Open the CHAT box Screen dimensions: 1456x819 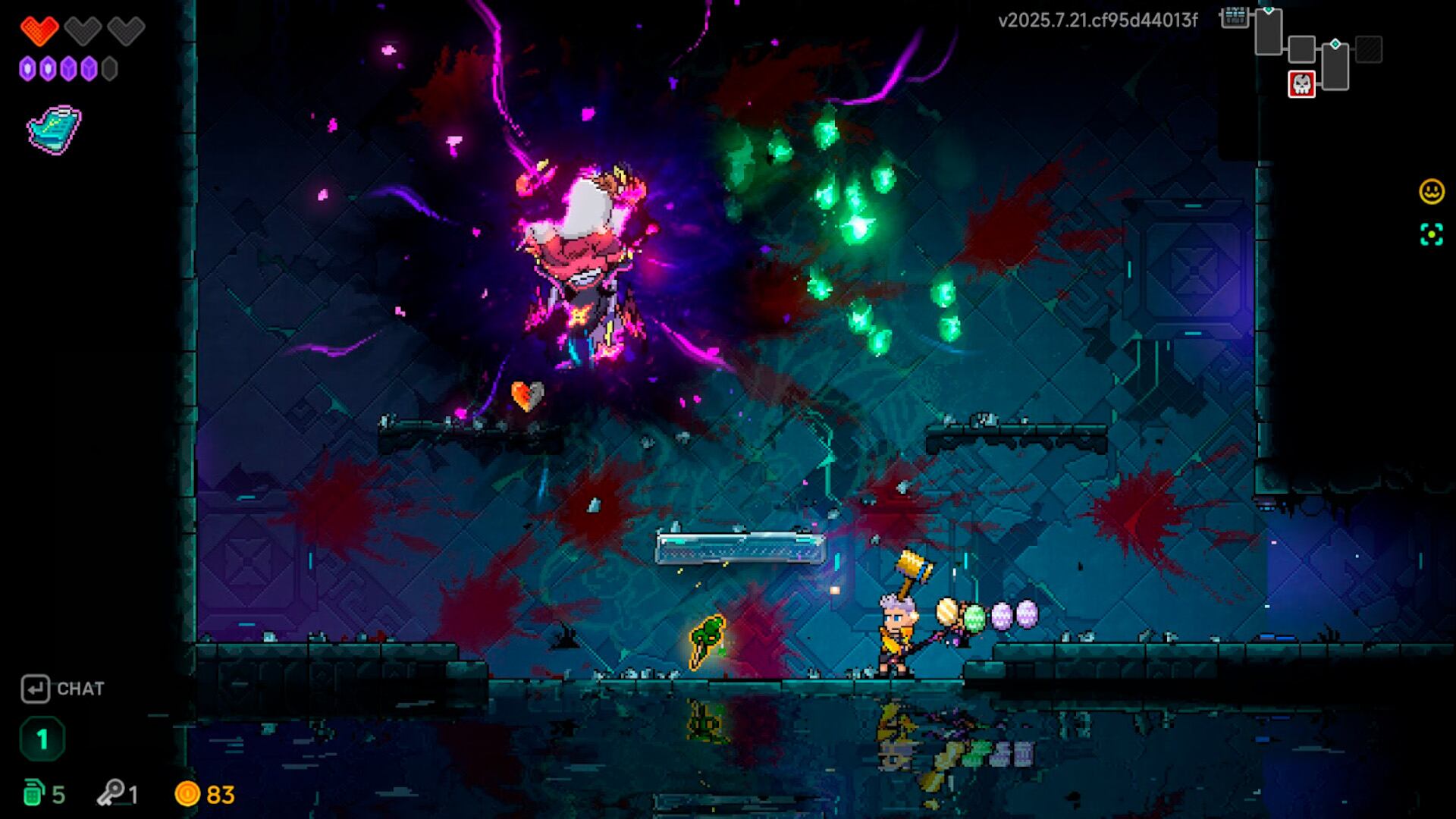pos(62,689)
